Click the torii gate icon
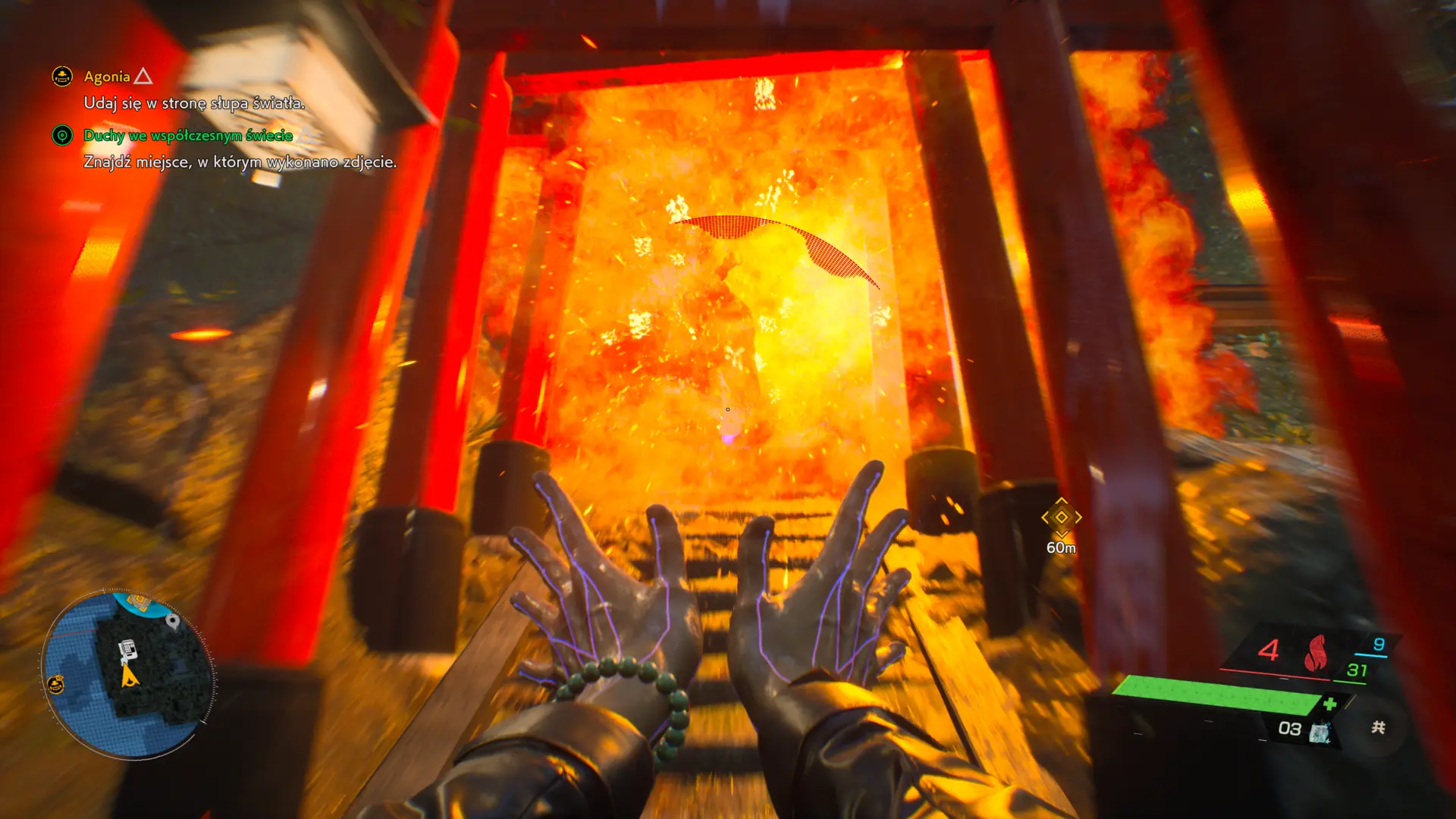This screenshot has height=819, width=1456. pyautogui.click(x=1378, y=727)
